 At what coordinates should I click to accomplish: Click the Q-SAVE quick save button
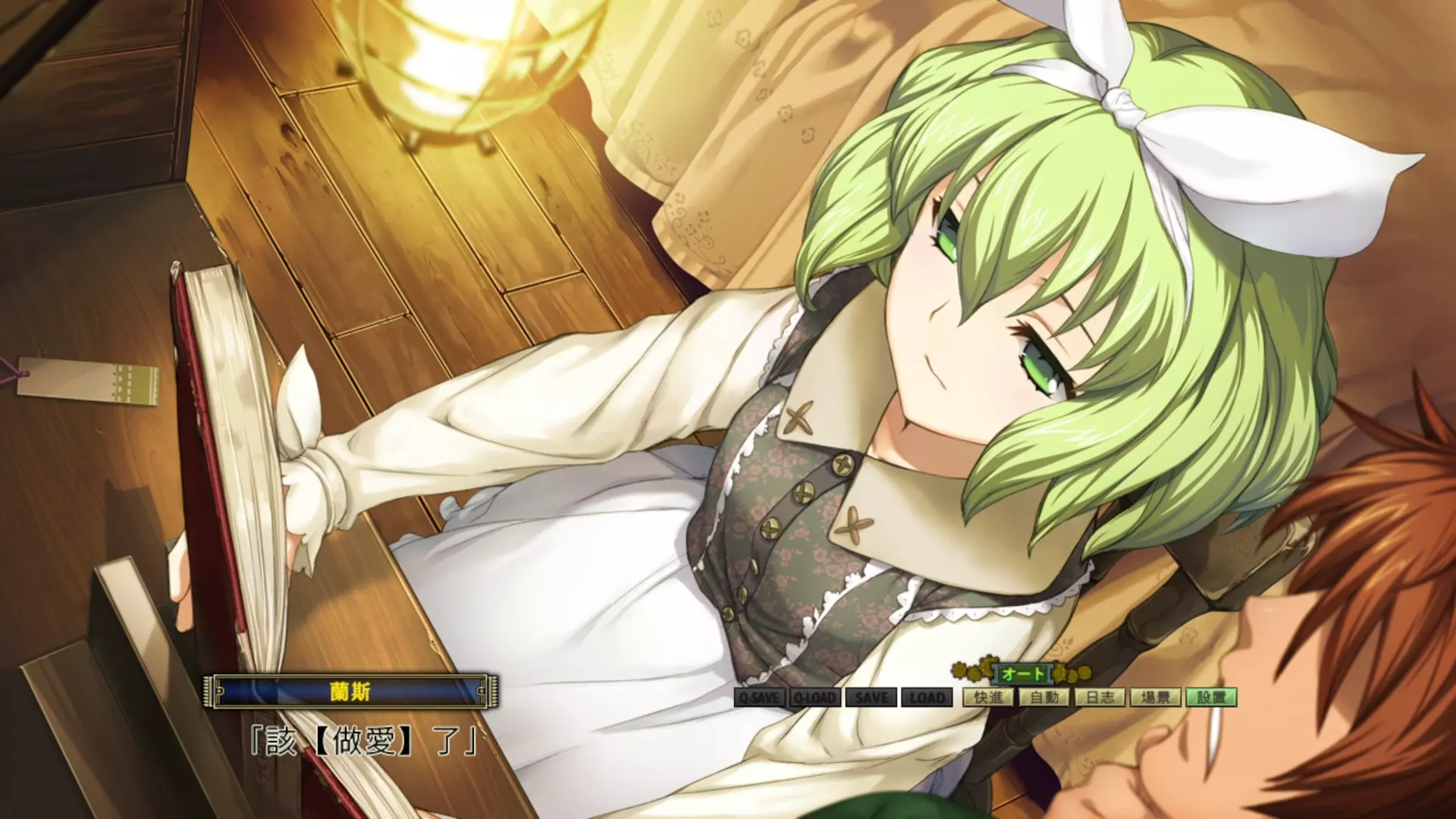point(759,698)
